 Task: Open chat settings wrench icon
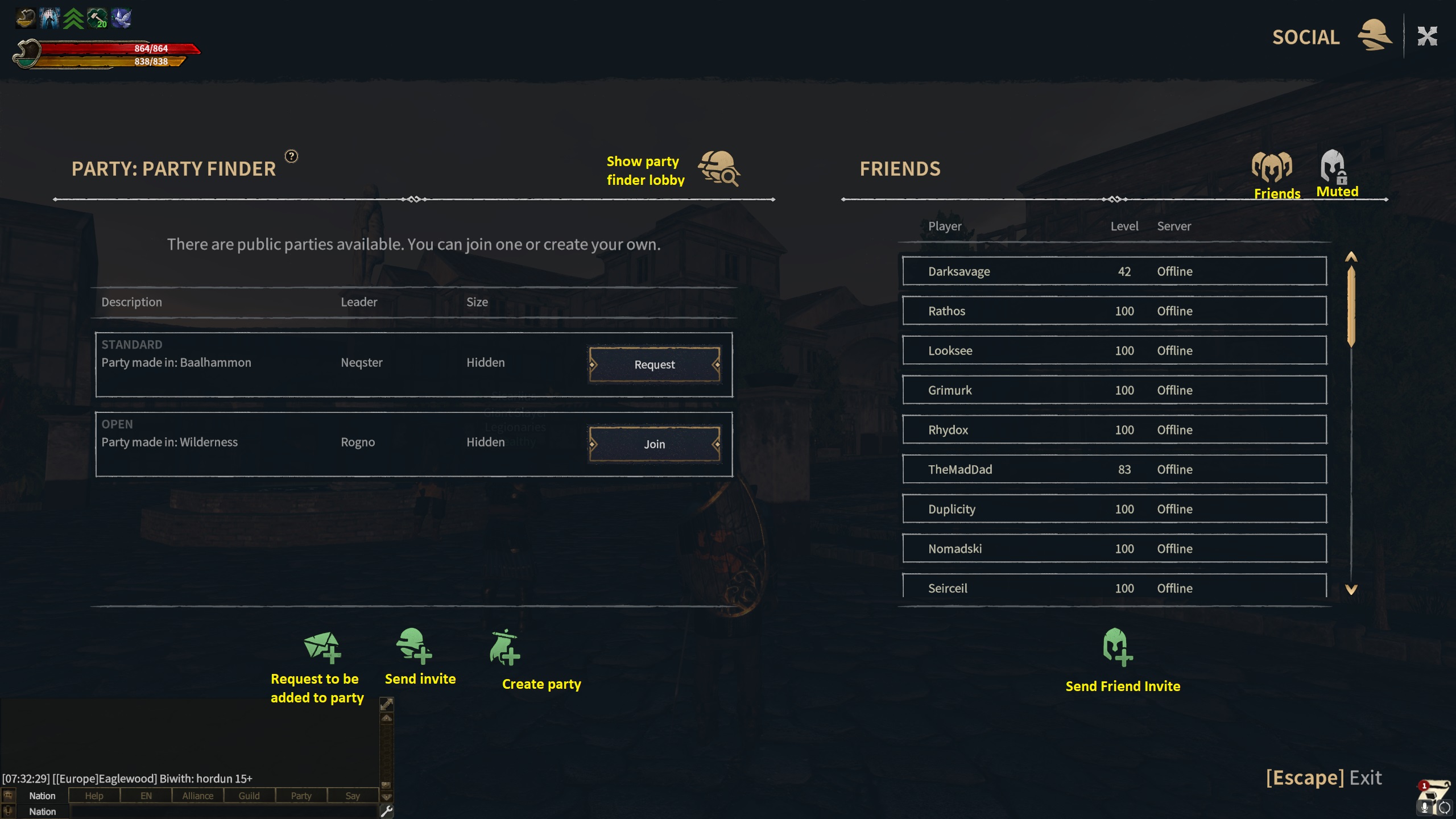387,812
